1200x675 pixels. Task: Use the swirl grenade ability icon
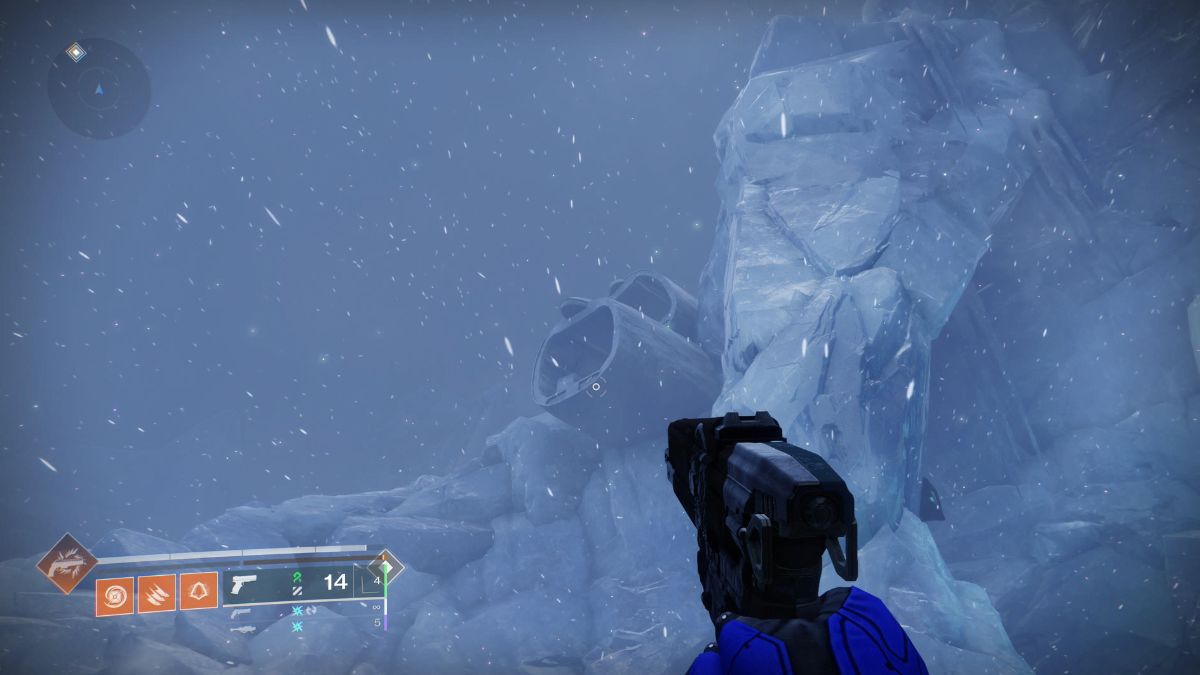pos(115,594)
